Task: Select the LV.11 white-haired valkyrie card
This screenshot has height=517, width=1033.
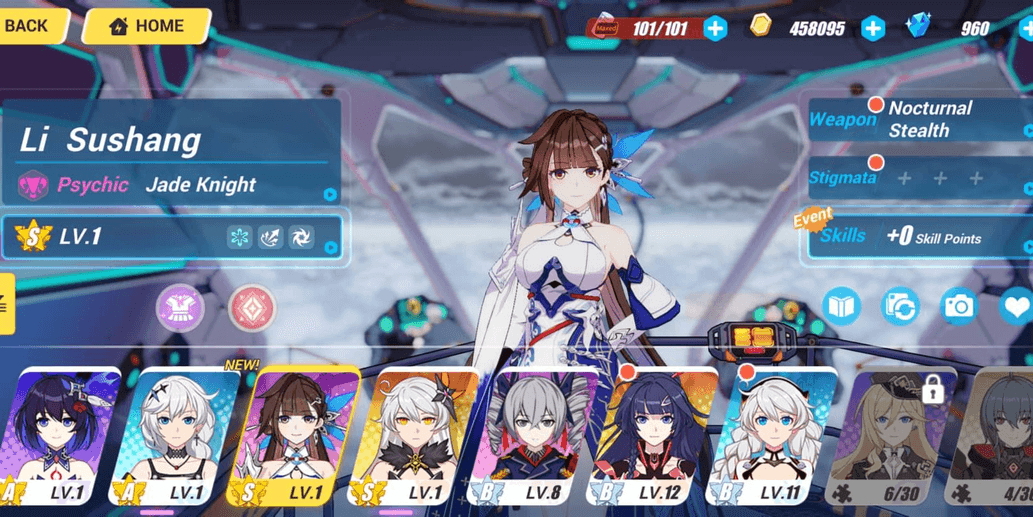Action: coord(770,435)
